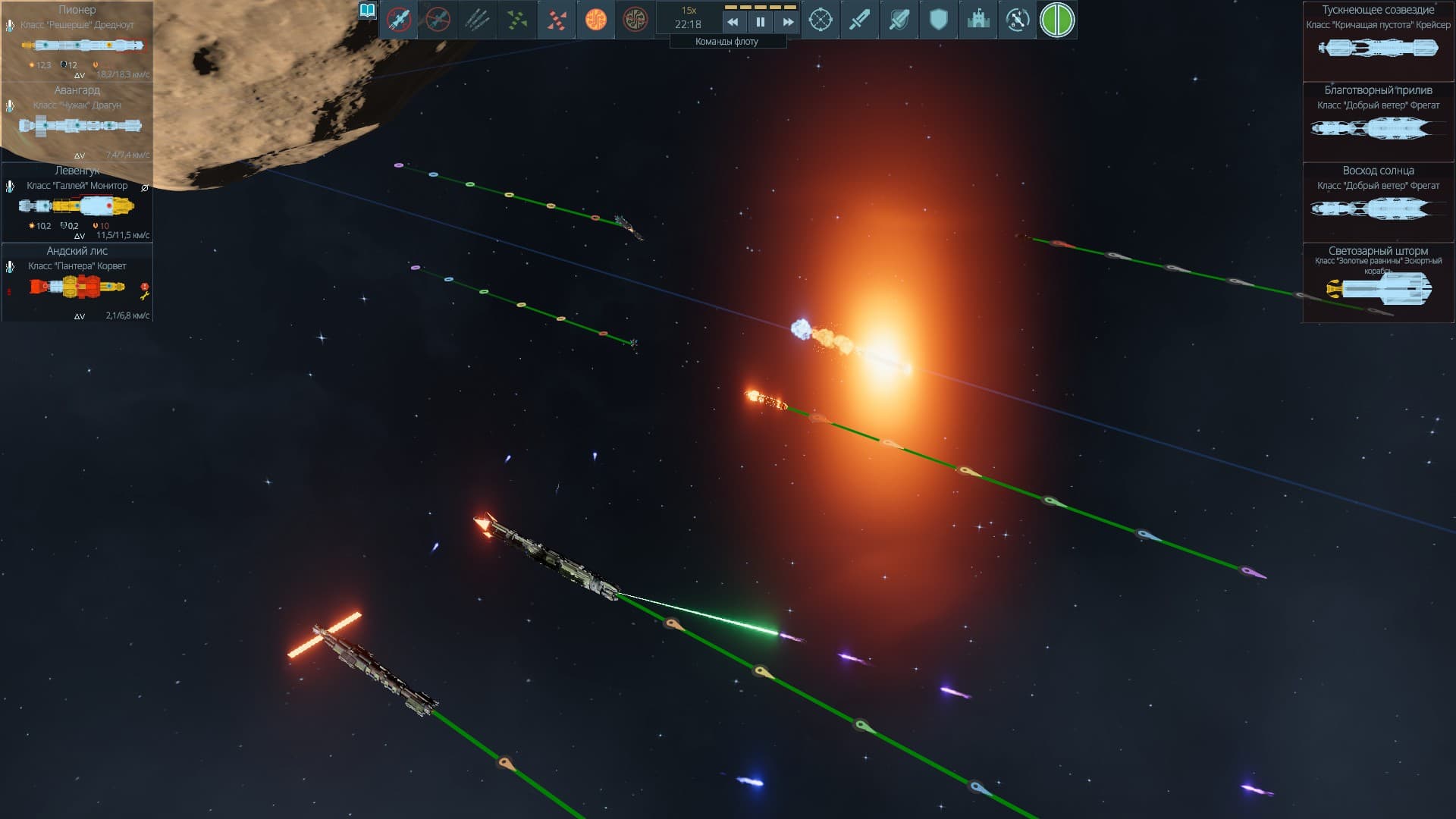Choose the sword-and-shield balanced stance

[899, 20]
